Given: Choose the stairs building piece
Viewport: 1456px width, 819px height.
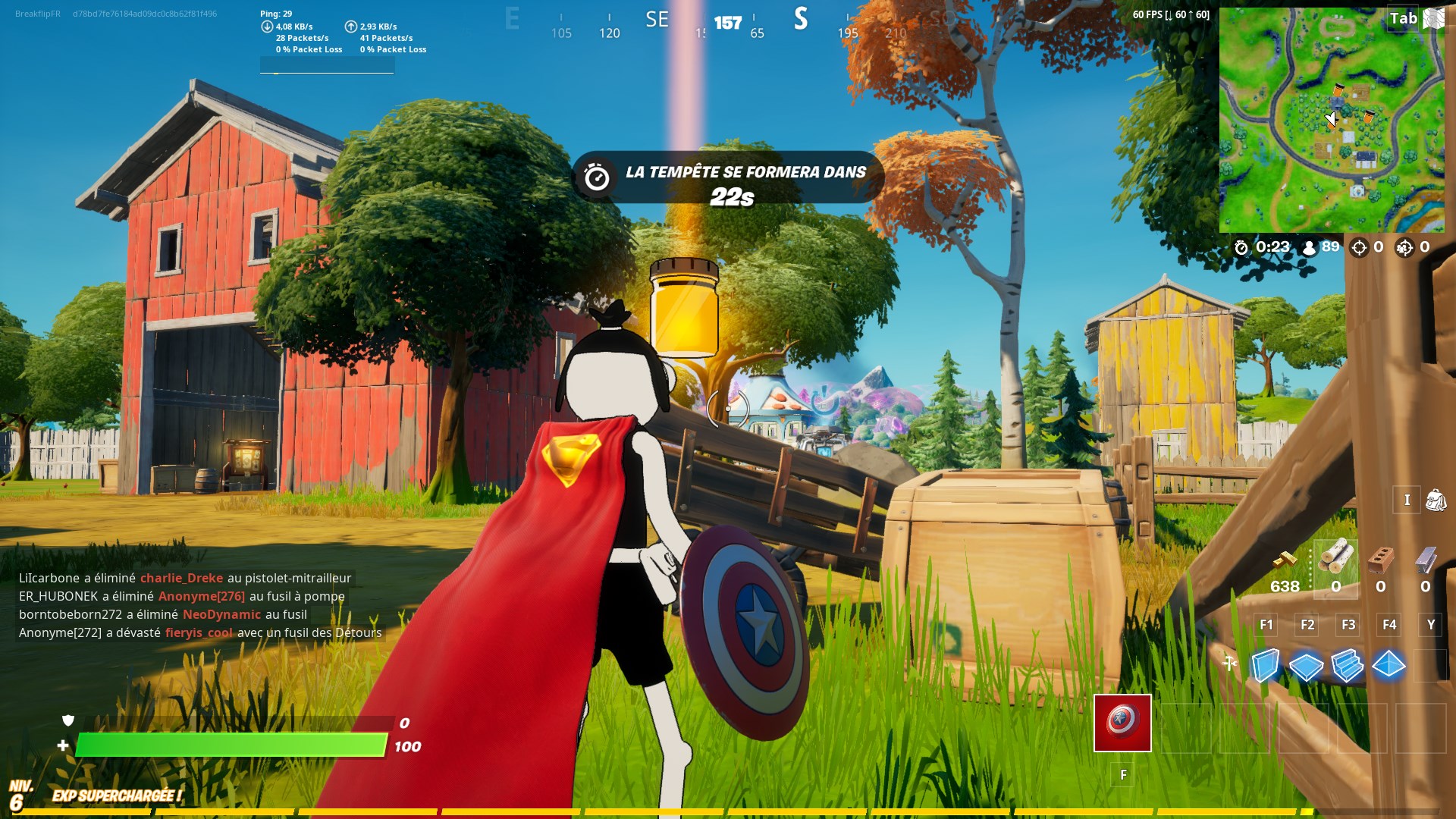Looking at the screenshot, I should coord(1348,666).
